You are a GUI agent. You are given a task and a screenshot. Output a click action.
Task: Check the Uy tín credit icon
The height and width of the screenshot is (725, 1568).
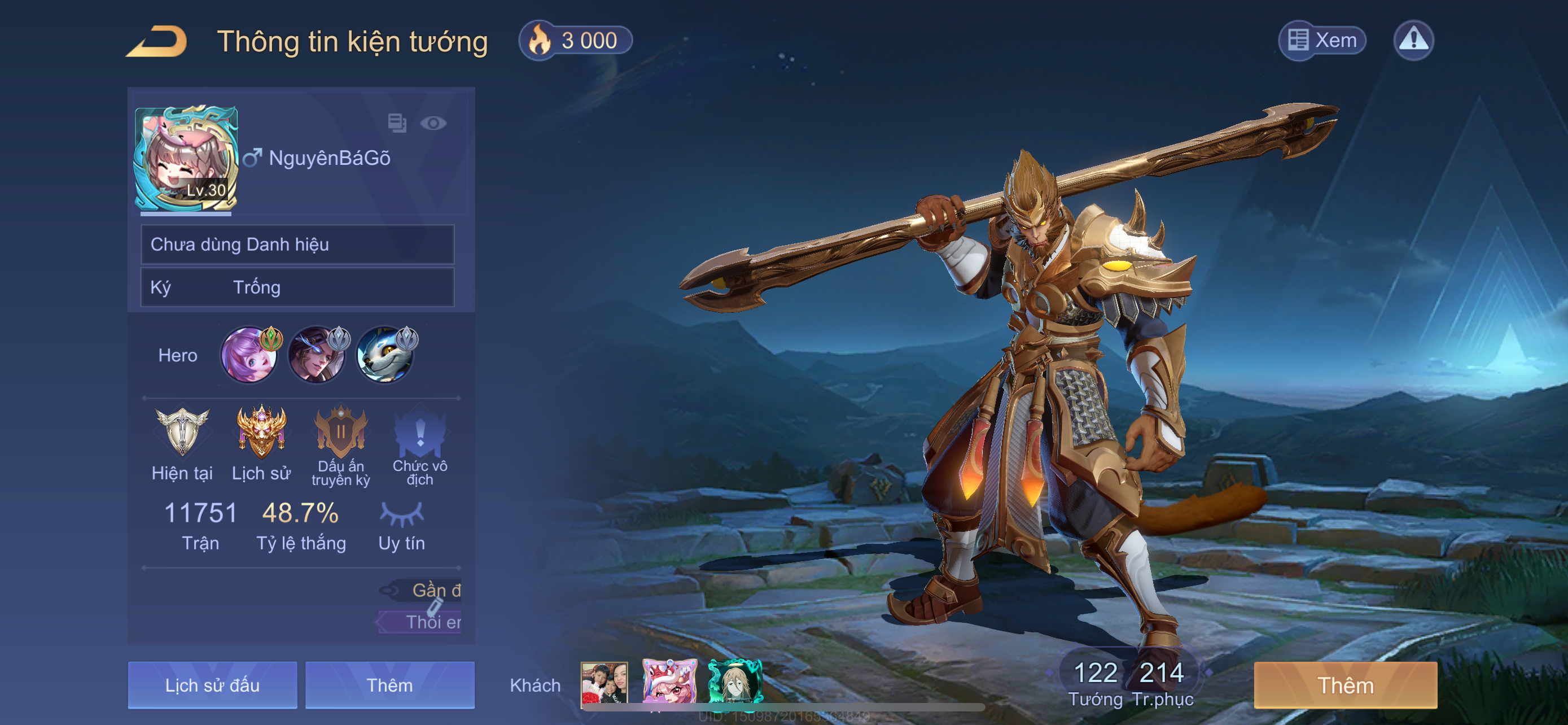(x=401, y=514)
